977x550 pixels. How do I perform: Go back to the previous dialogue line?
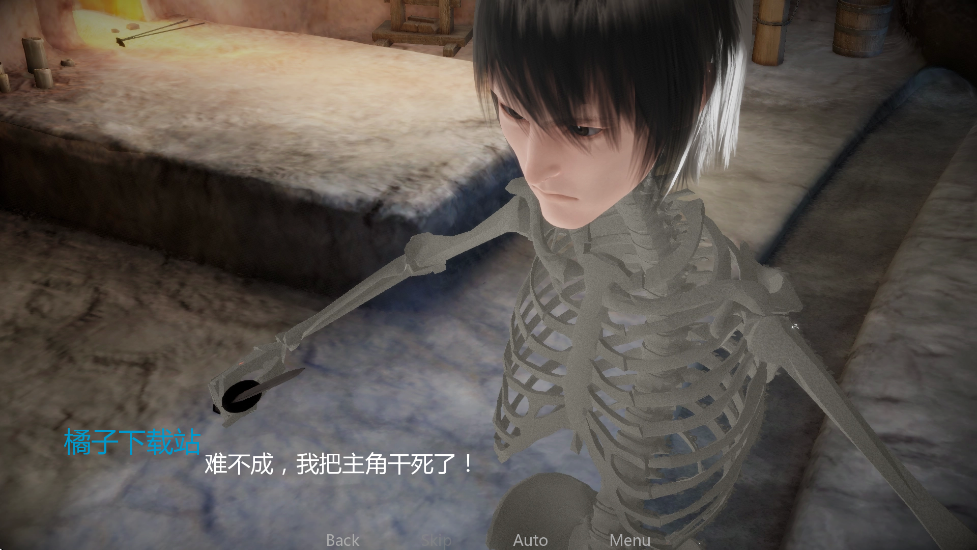coord(342,540)
